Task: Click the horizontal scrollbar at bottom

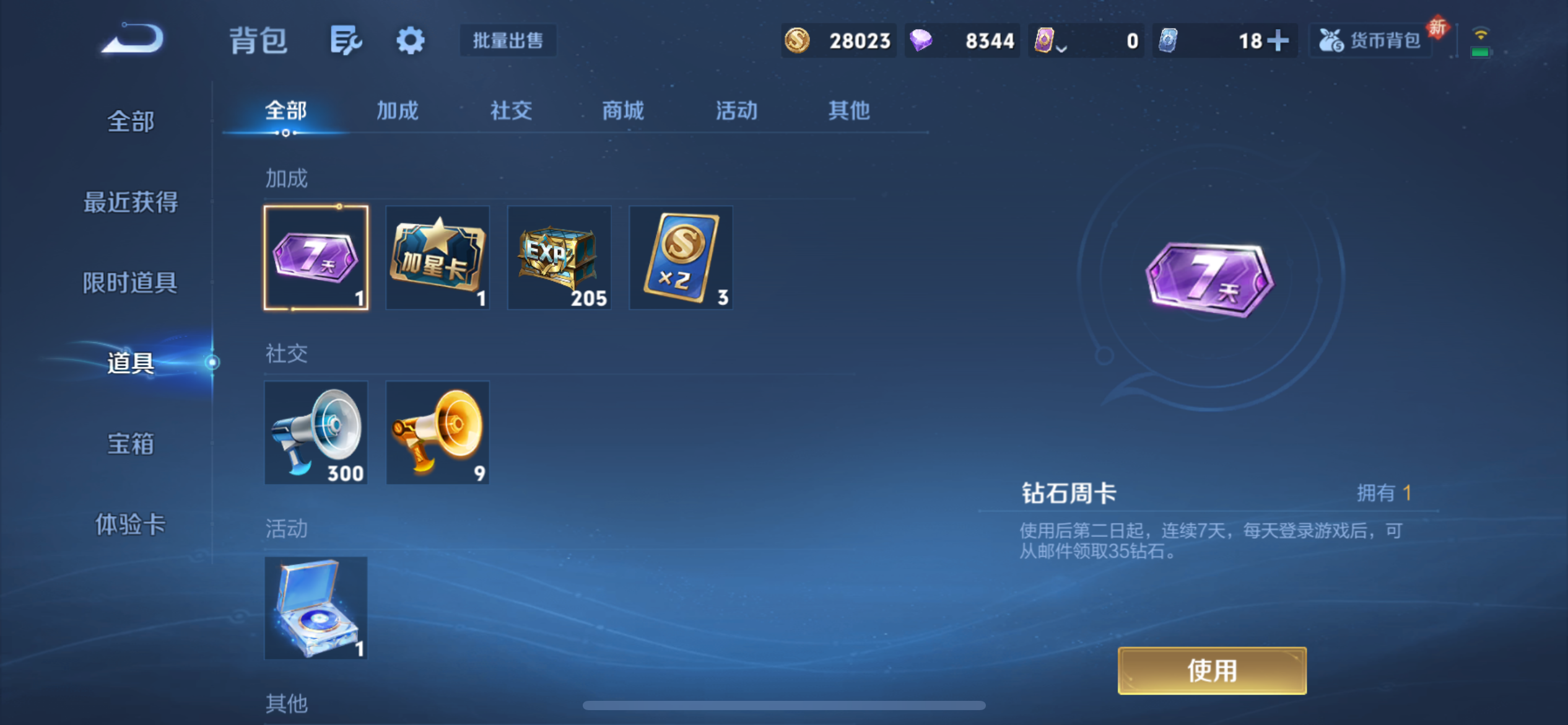Action: pos(784,706)
